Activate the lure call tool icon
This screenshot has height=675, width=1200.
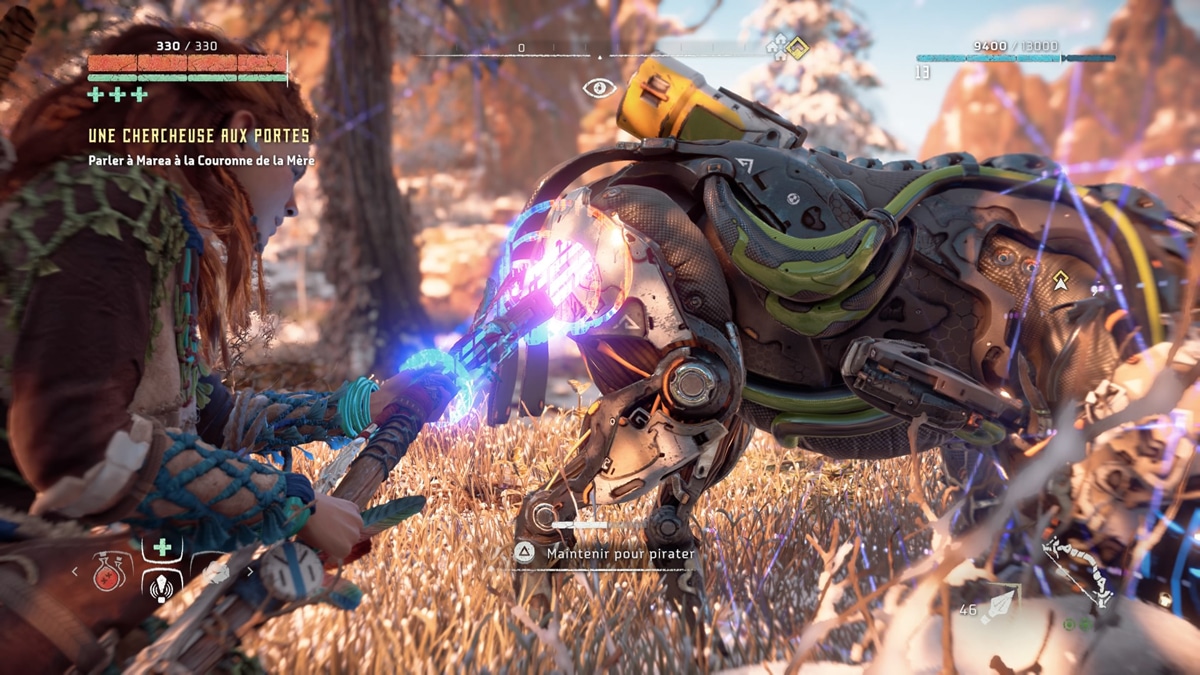pyautogui.click(x=161, y=586)
